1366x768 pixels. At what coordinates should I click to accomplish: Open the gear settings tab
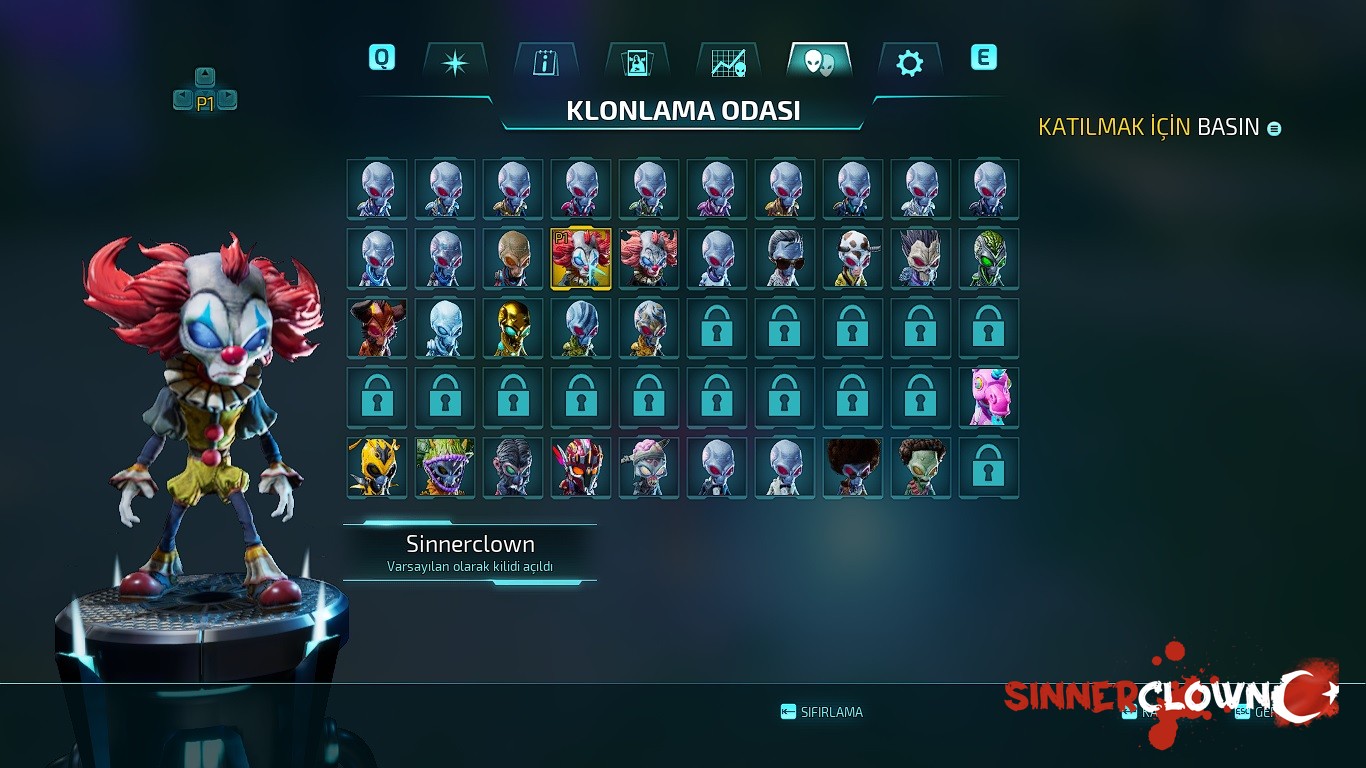click(x=909, y=63)
